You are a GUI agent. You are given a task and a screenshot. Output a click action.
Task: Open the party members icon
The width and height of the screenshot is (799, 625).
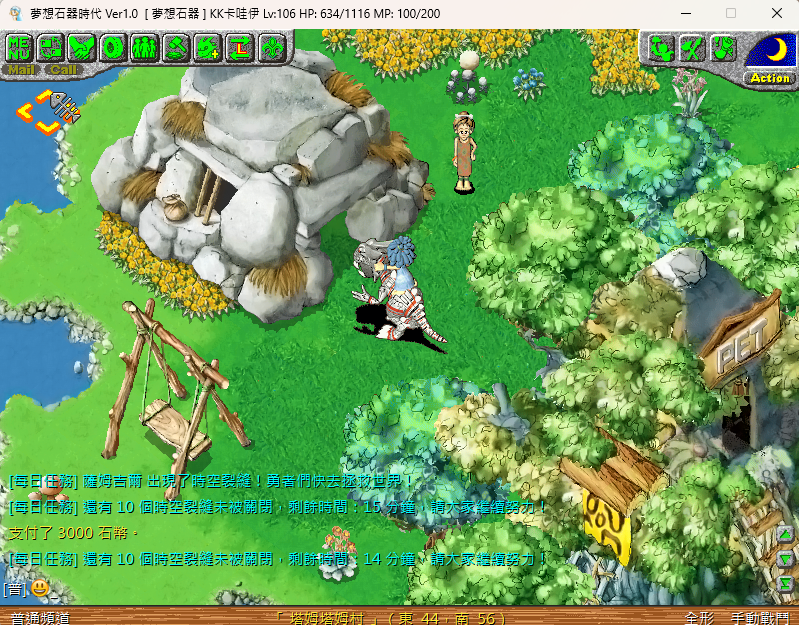[x=145, y=46]
